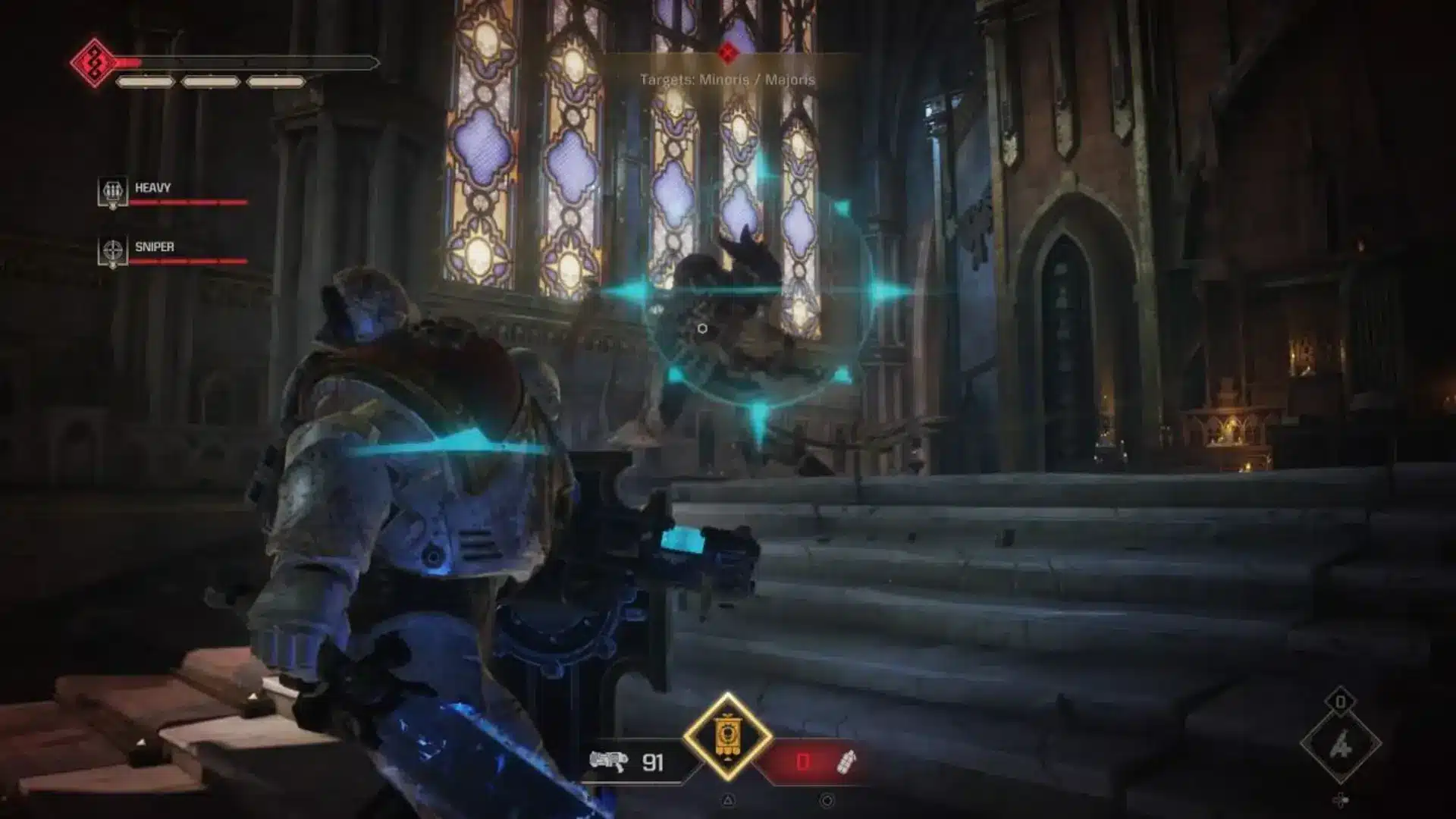Click the SNIPER label text
The height and width of the screenshot is (819, 1456).
[x=156, y=246]
